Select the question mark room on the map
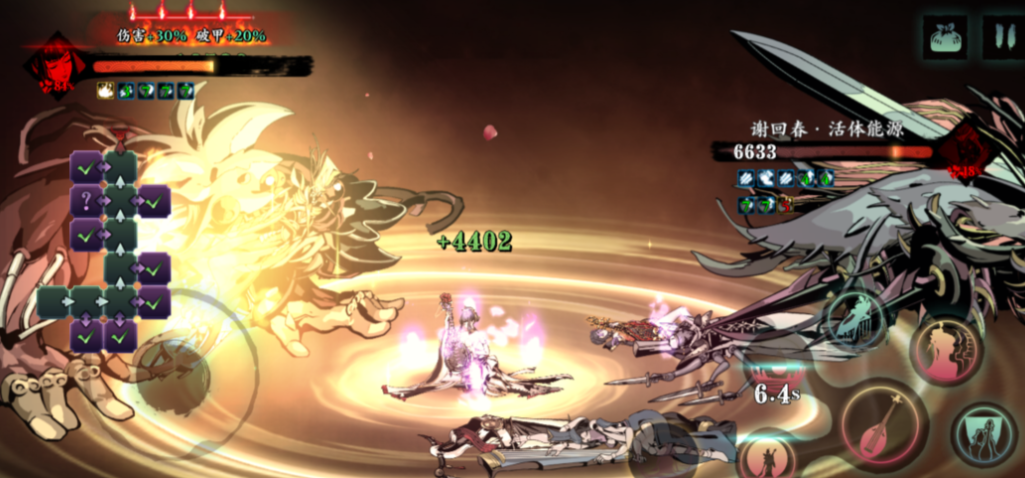 point(87,201)
